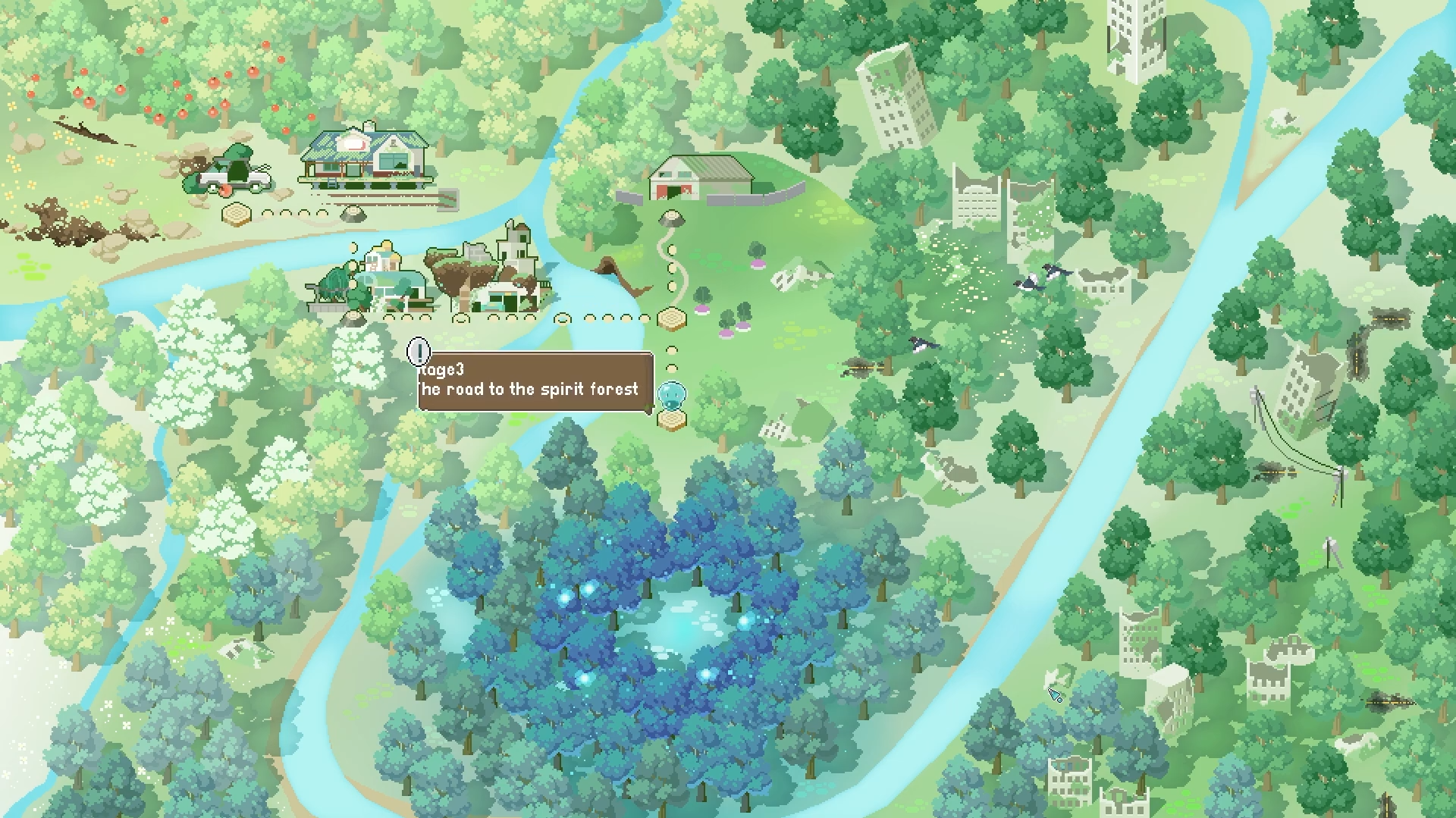Screen dimensions: 1456x818
Task: Click the exclamation mark icon above the stage tooltip
Action: pyautogui.click(x=419, y=351)
